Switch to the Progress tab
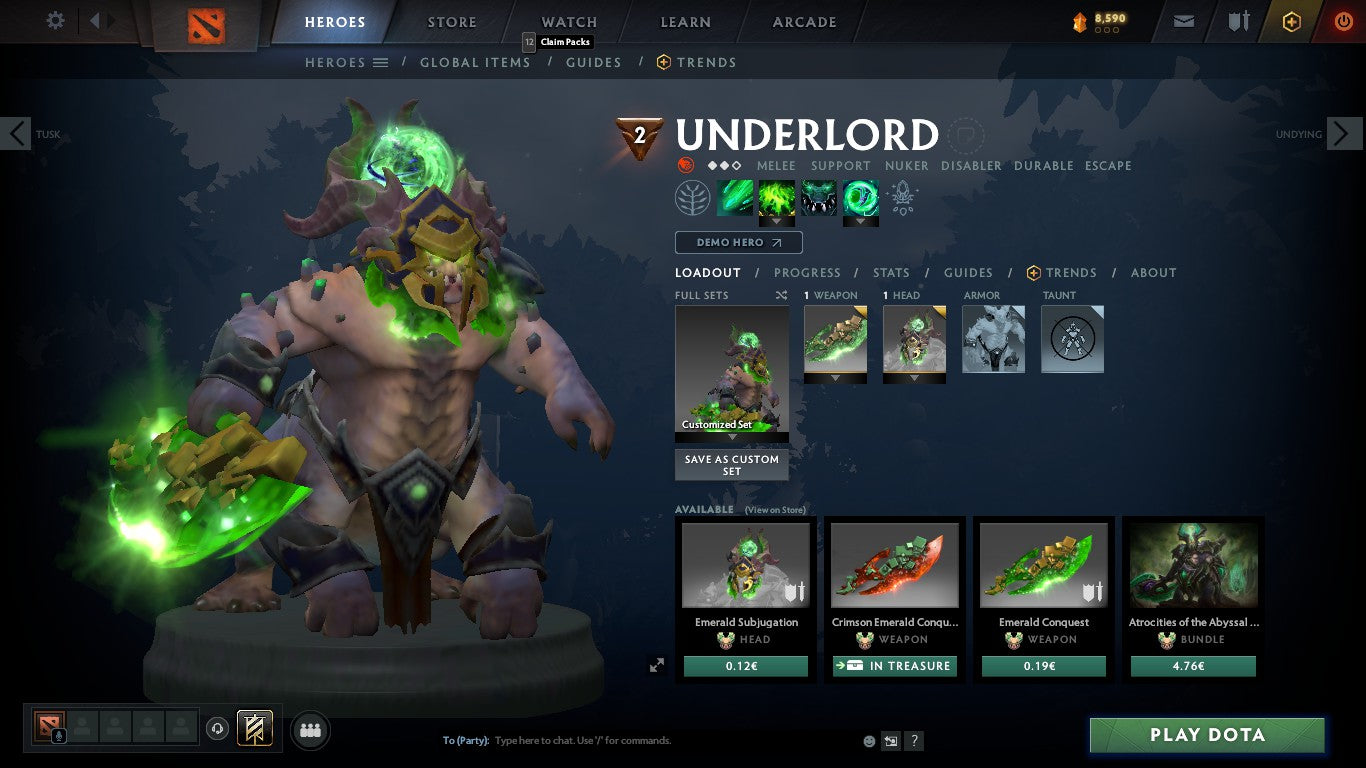1366x768 pixels. coord(808,272)
